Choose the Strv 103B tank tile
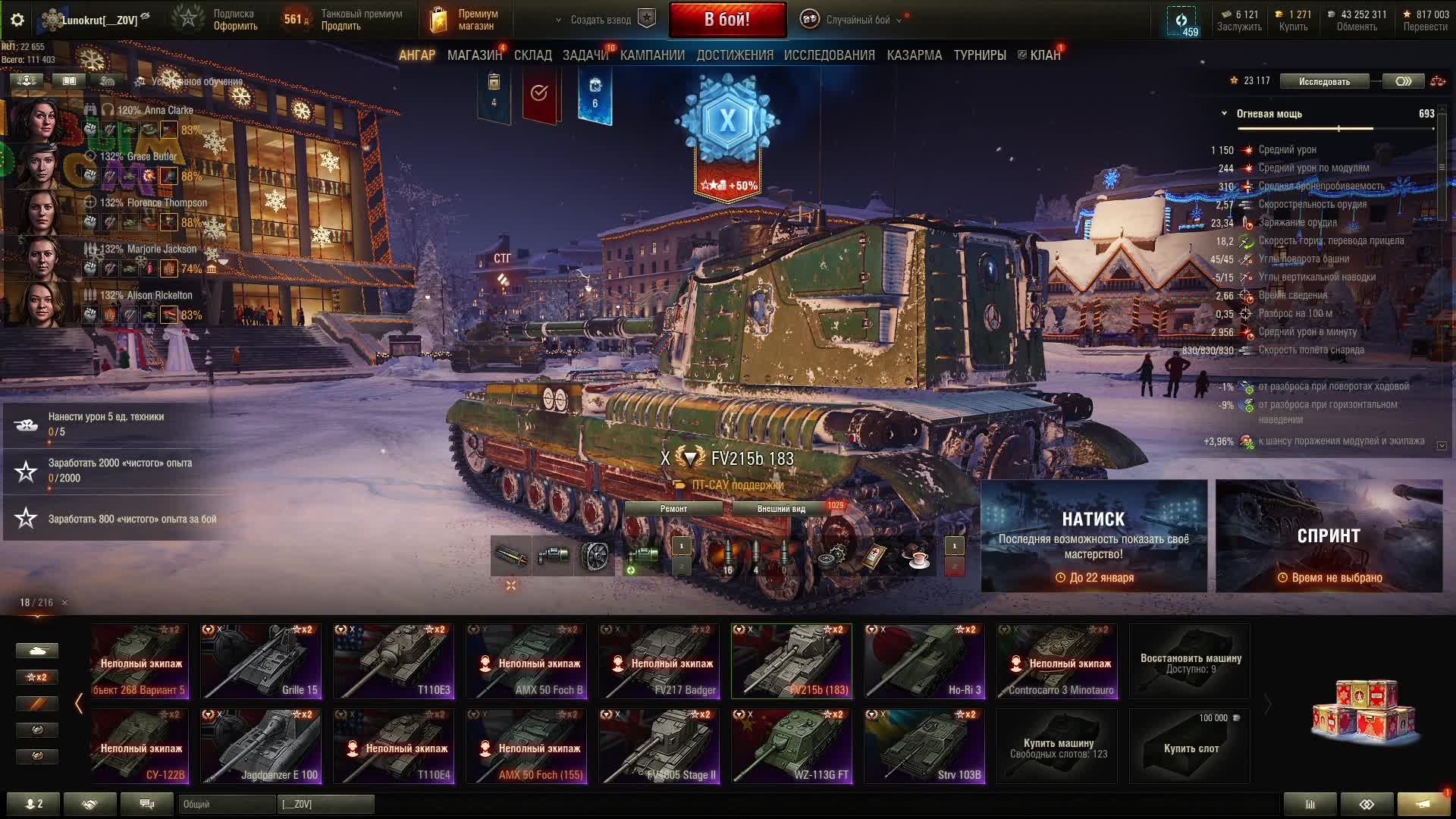The height and width of the screenshot is (819, 1456). pos(924,746)
